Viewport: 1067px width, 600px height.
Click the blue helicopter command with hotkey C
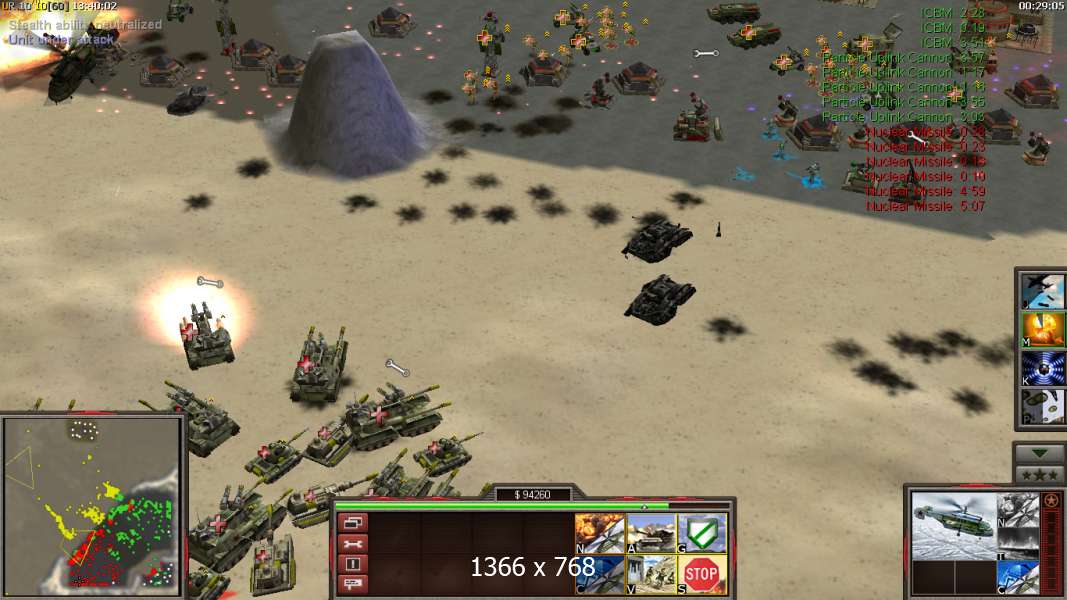pos(600,574)
